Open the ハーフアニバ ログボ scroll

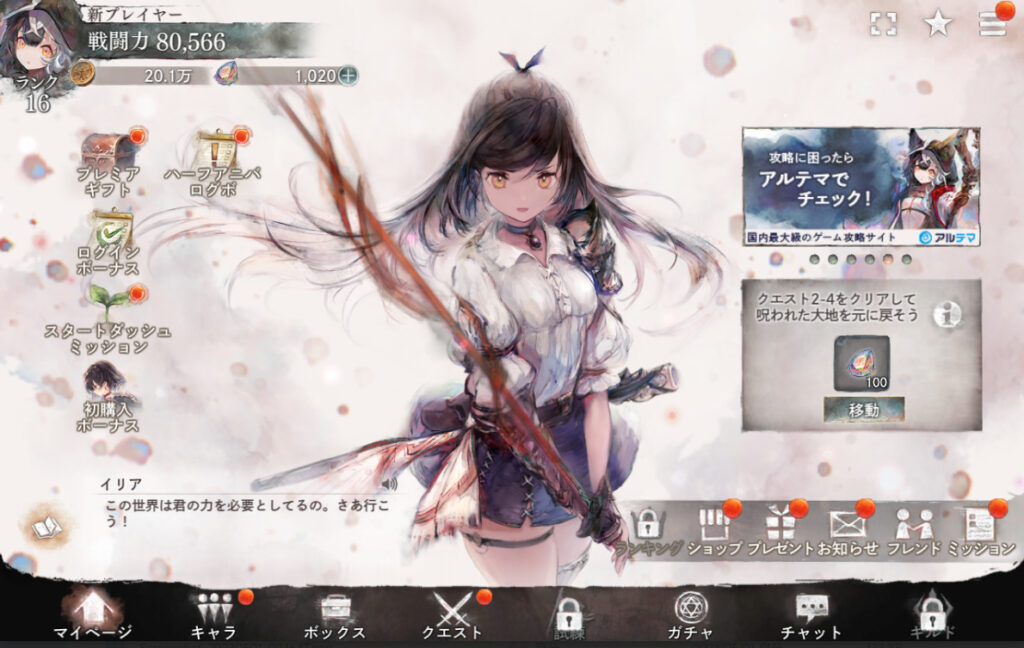(216, 154)
